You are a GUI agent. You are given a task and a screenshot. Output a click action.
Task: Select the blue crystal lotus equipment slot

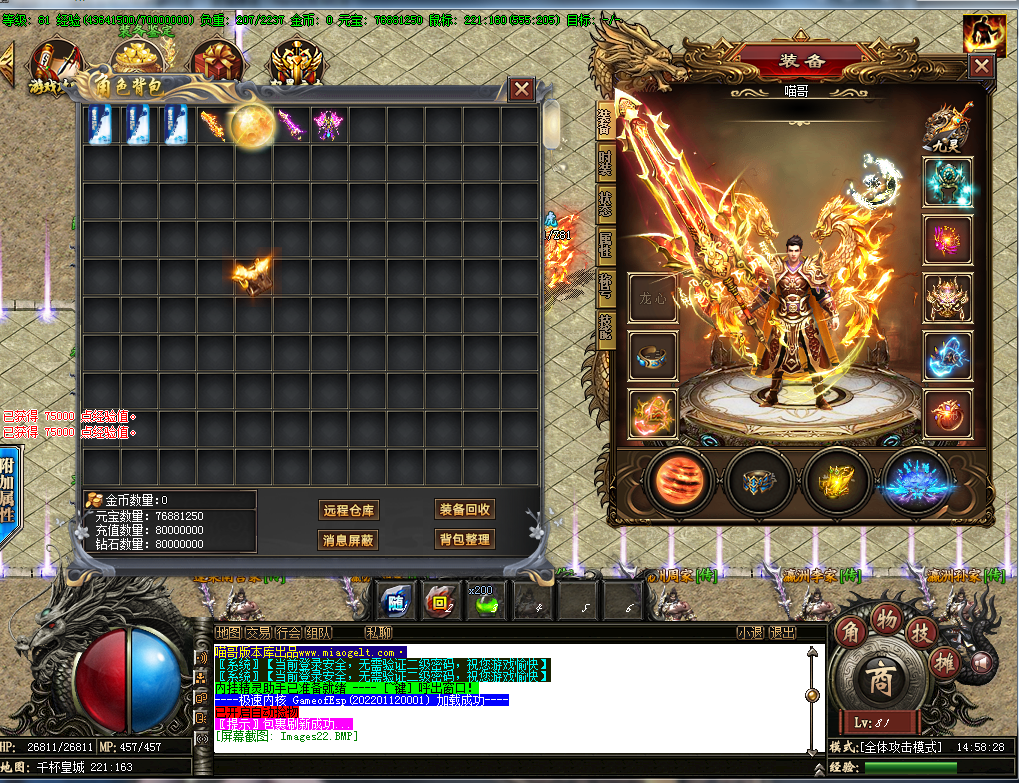917,481
